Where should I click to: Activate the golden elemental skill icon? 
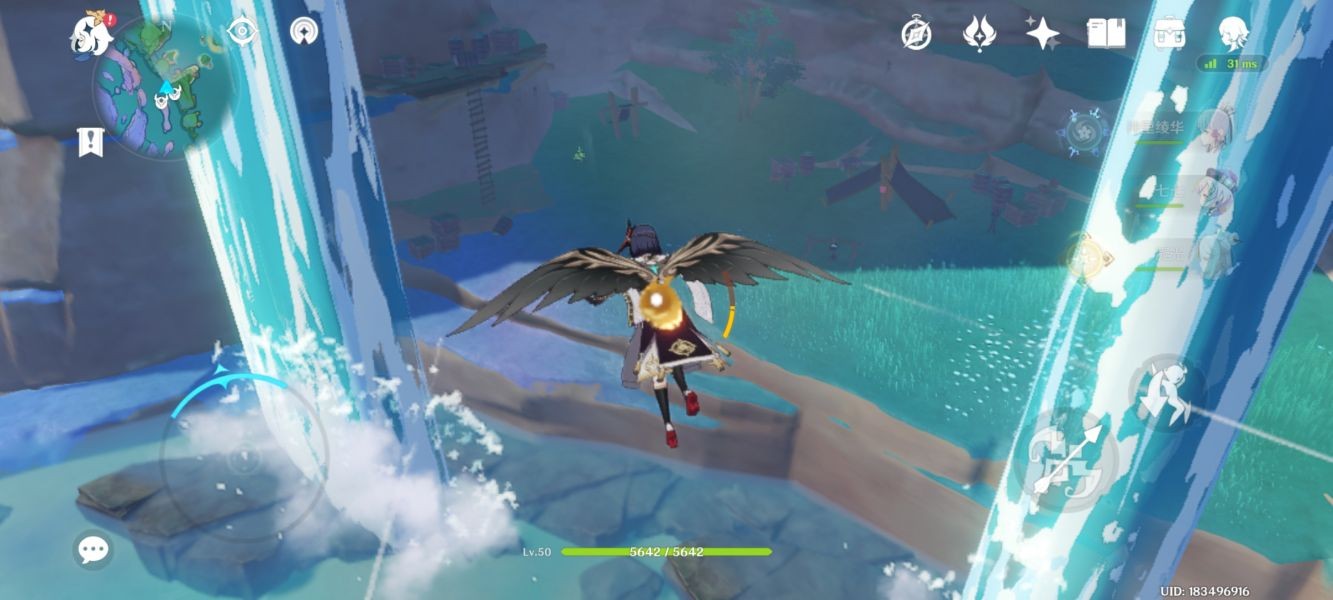click(x=1083, y=255)
